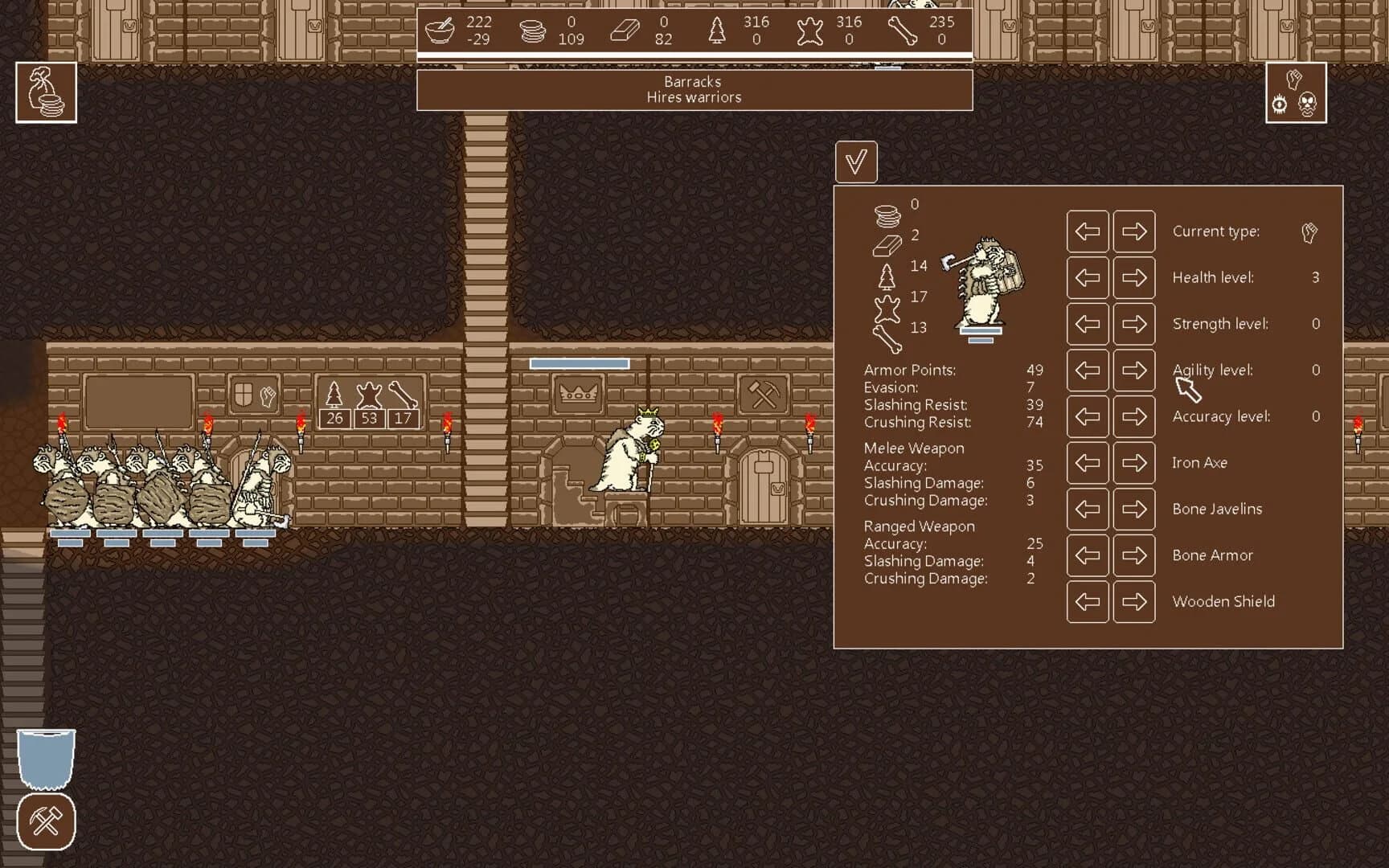Image resolution: width=1389 pixels, height=868 pixels.
Task: Confirm warrior settings with the checkmark button
Action: (855, 161)
